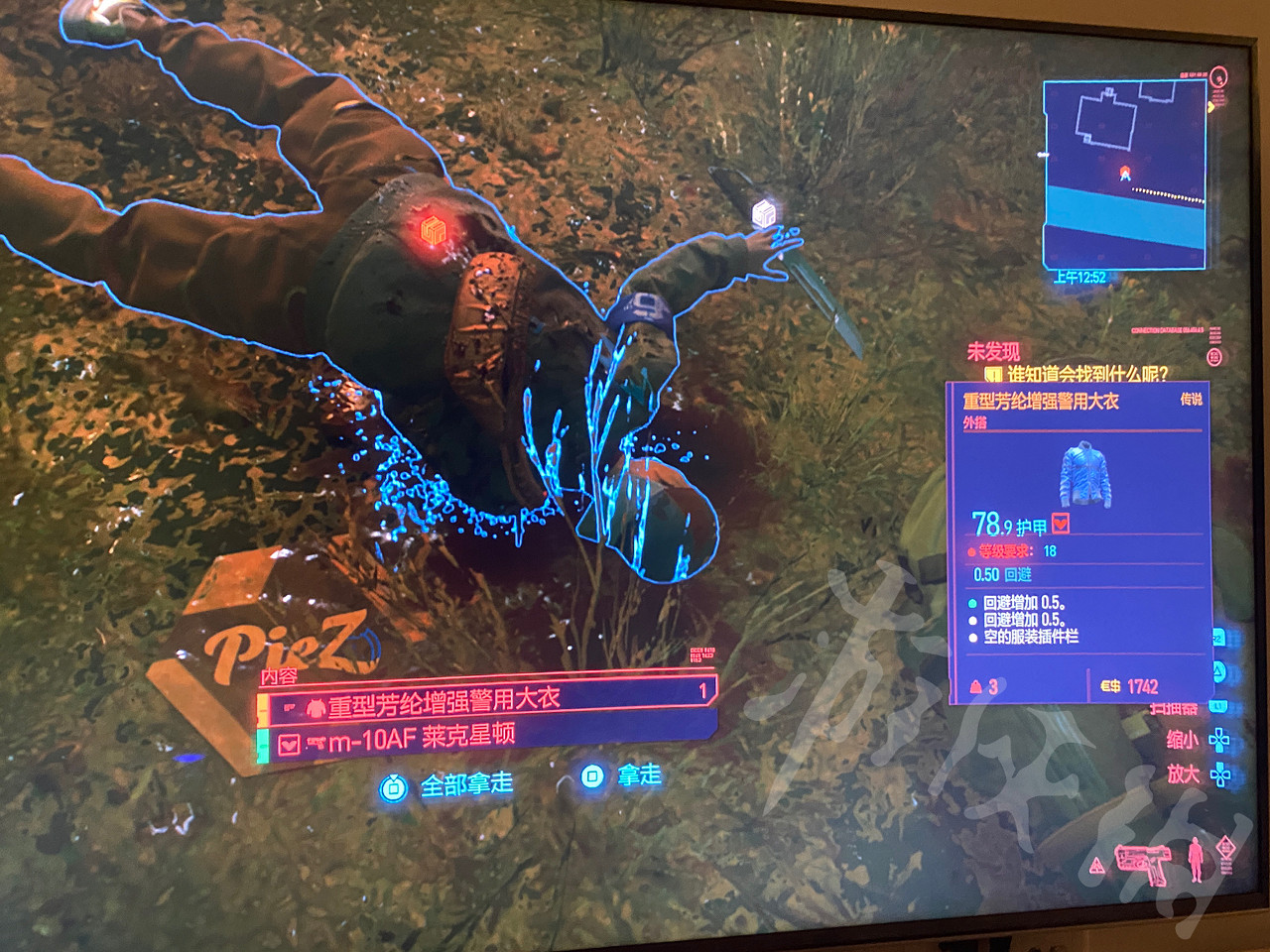
Task: Click the 0.50 回避 stat bar
Action: tap(1002, 575)
